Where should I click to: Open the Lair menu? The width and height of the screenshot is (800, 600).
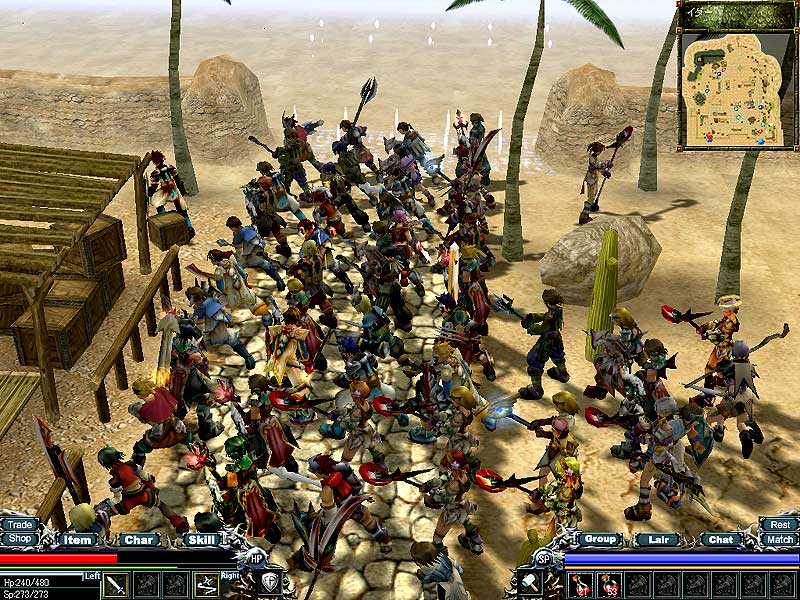tap(656, 540)
